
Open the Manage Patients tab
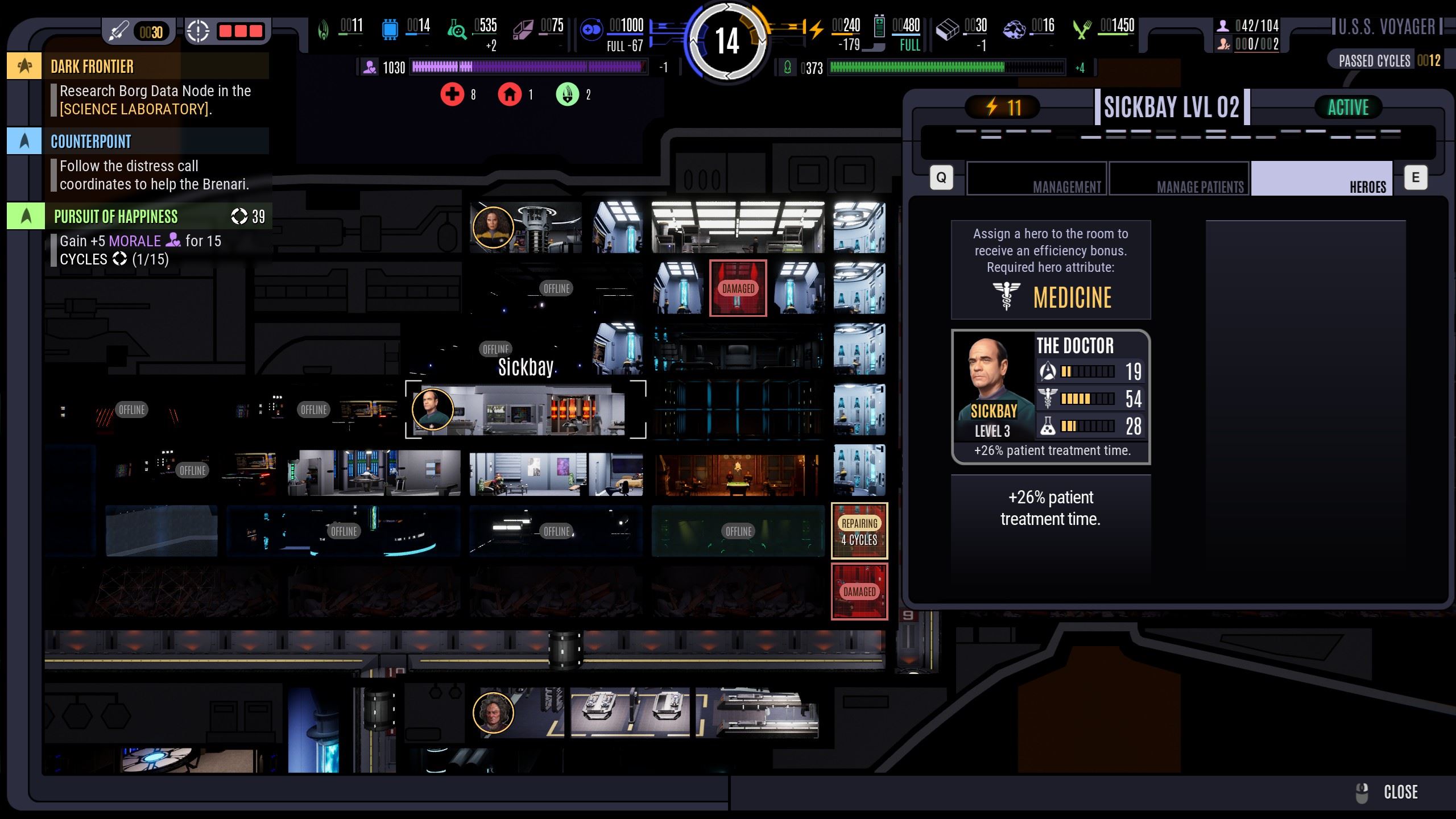point(1179,179)
